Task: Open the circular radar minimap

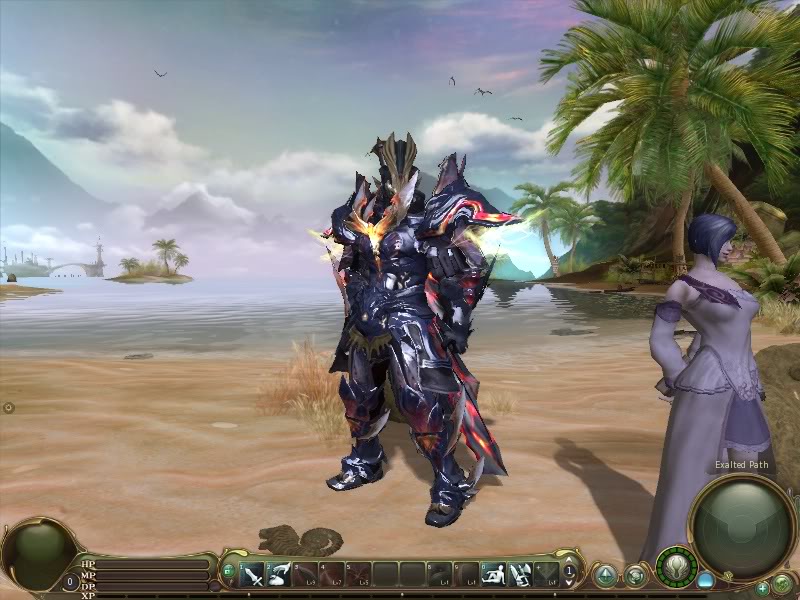Action: coord(742,526)
